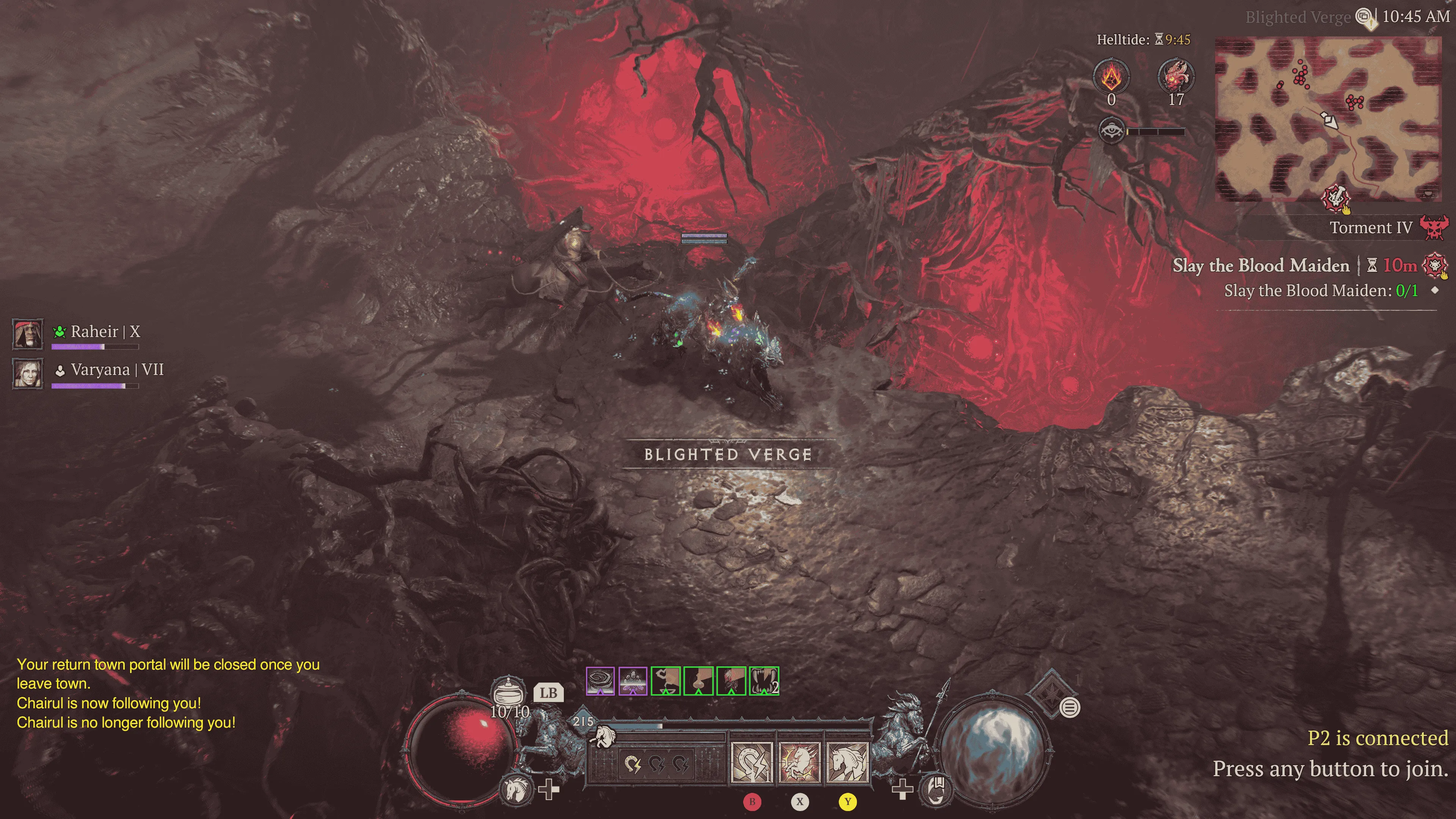1456x819 pixels.
Task: Use the healing potion flask
Action: point(507,691)
